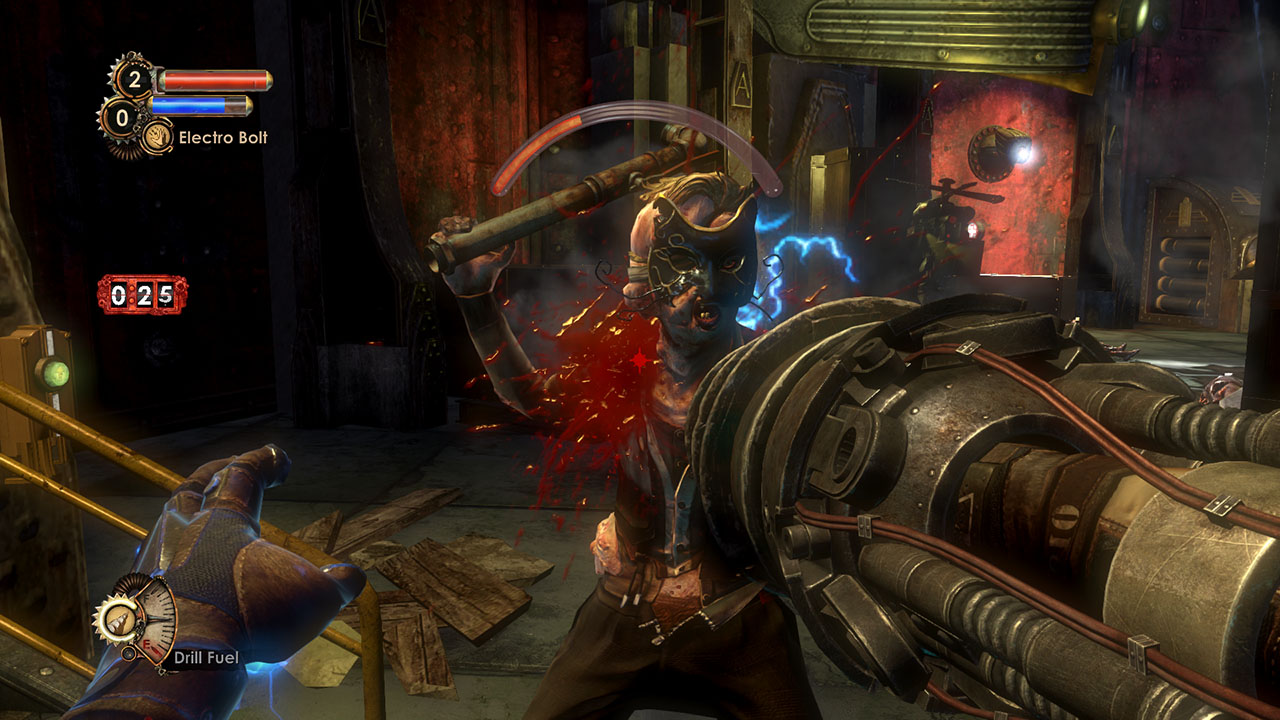This screenshot has width=1280, height=720.
Task: Expand the last digit wheel showing 5
Action: (x=165, y=294)
